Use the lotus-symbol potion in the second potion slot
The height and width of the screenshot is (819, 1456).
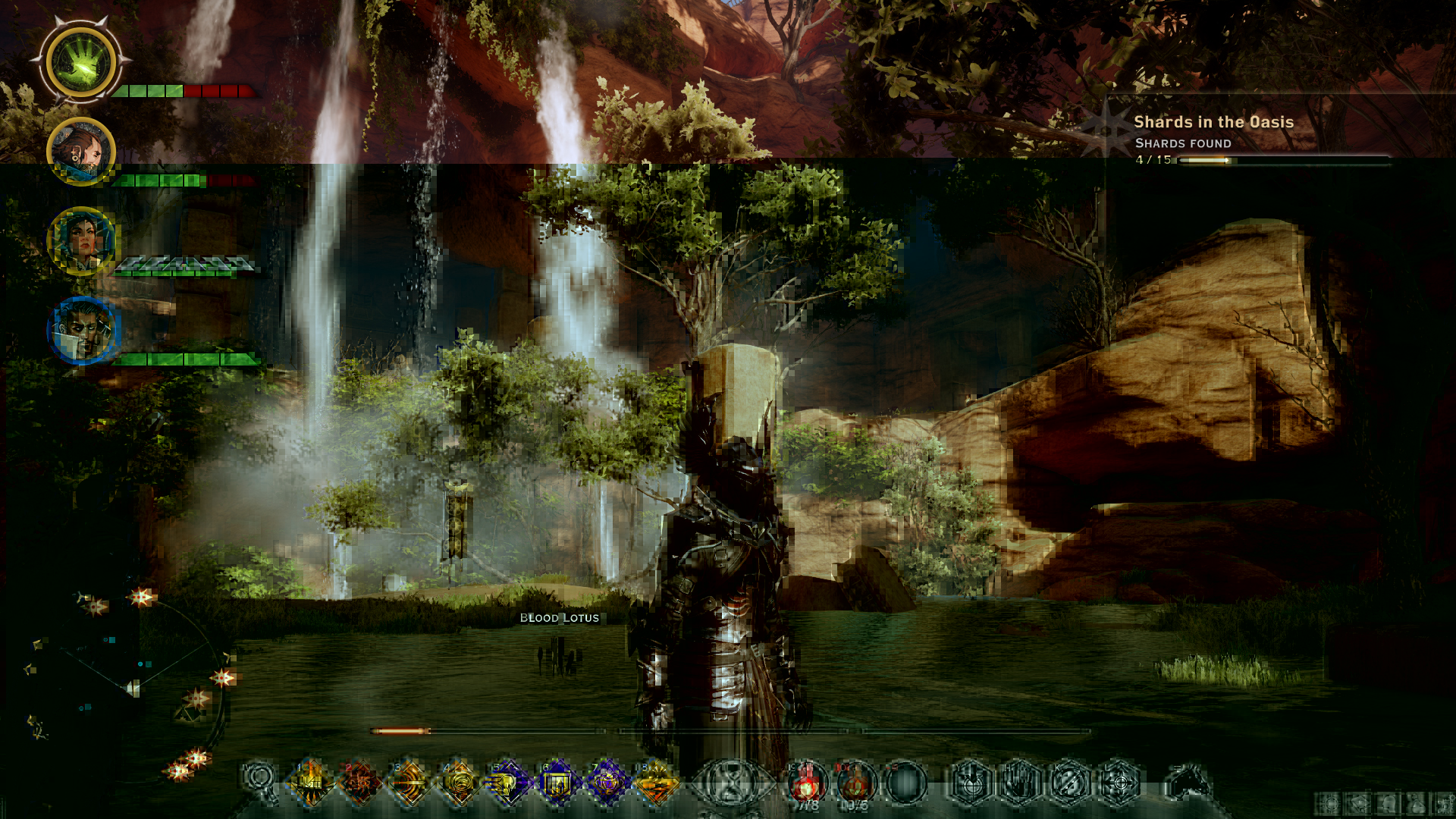coord(855,783)
